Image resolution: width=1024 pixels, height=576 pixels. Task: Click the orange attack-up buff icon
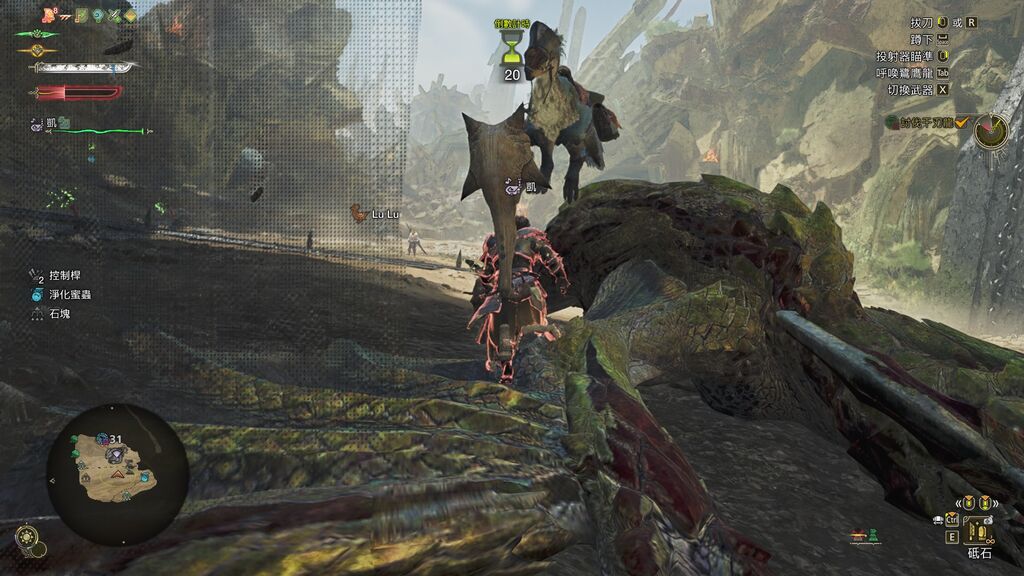point(48,15)
